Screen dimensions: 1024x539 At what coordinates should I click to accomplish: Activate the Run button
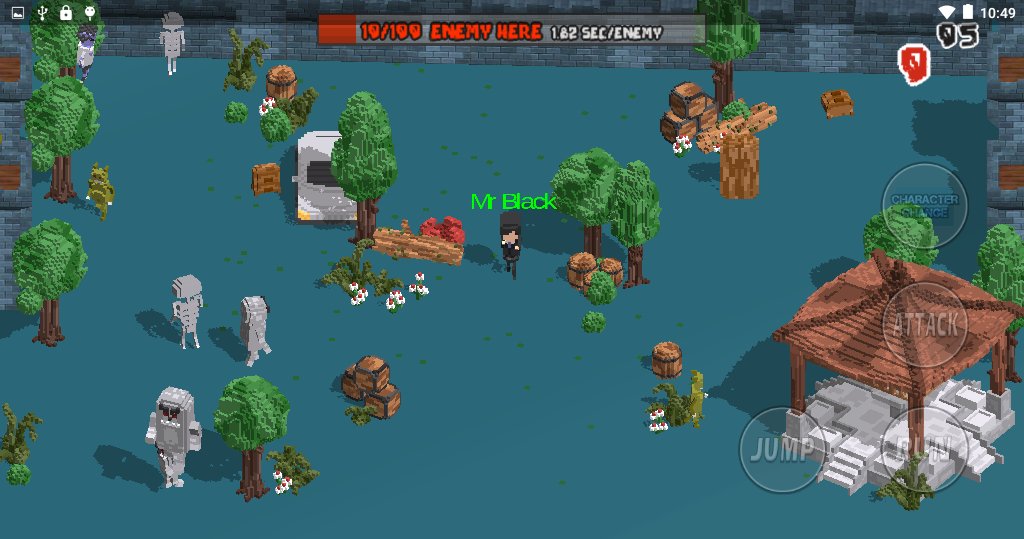(x=923, y=449)
